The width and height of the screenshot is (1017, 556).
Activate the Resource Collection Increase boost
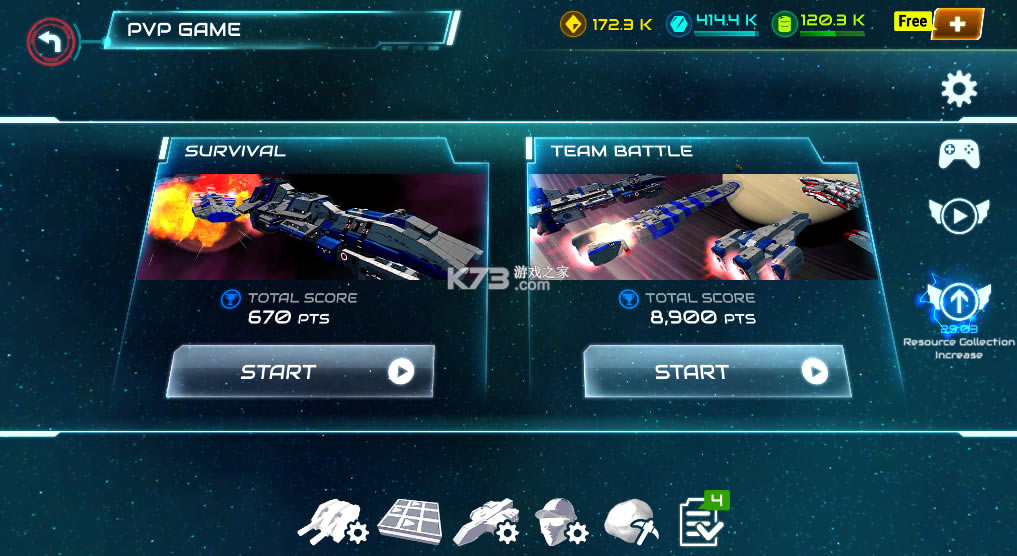pyautogui.click(x=958, y=301)
